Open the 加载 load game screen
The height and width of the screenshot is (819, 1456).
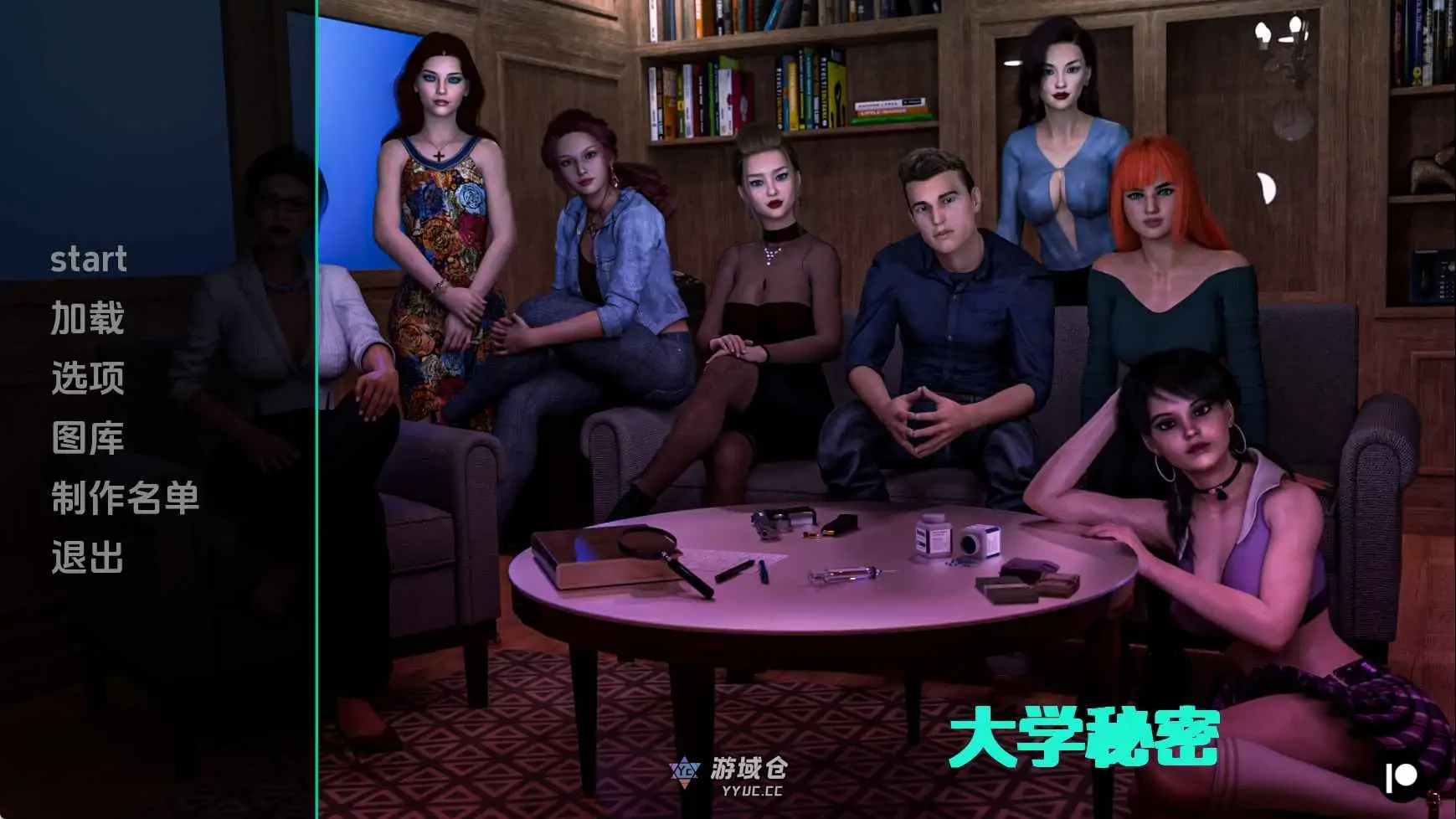pyautogui.click(x=86, y=320)
